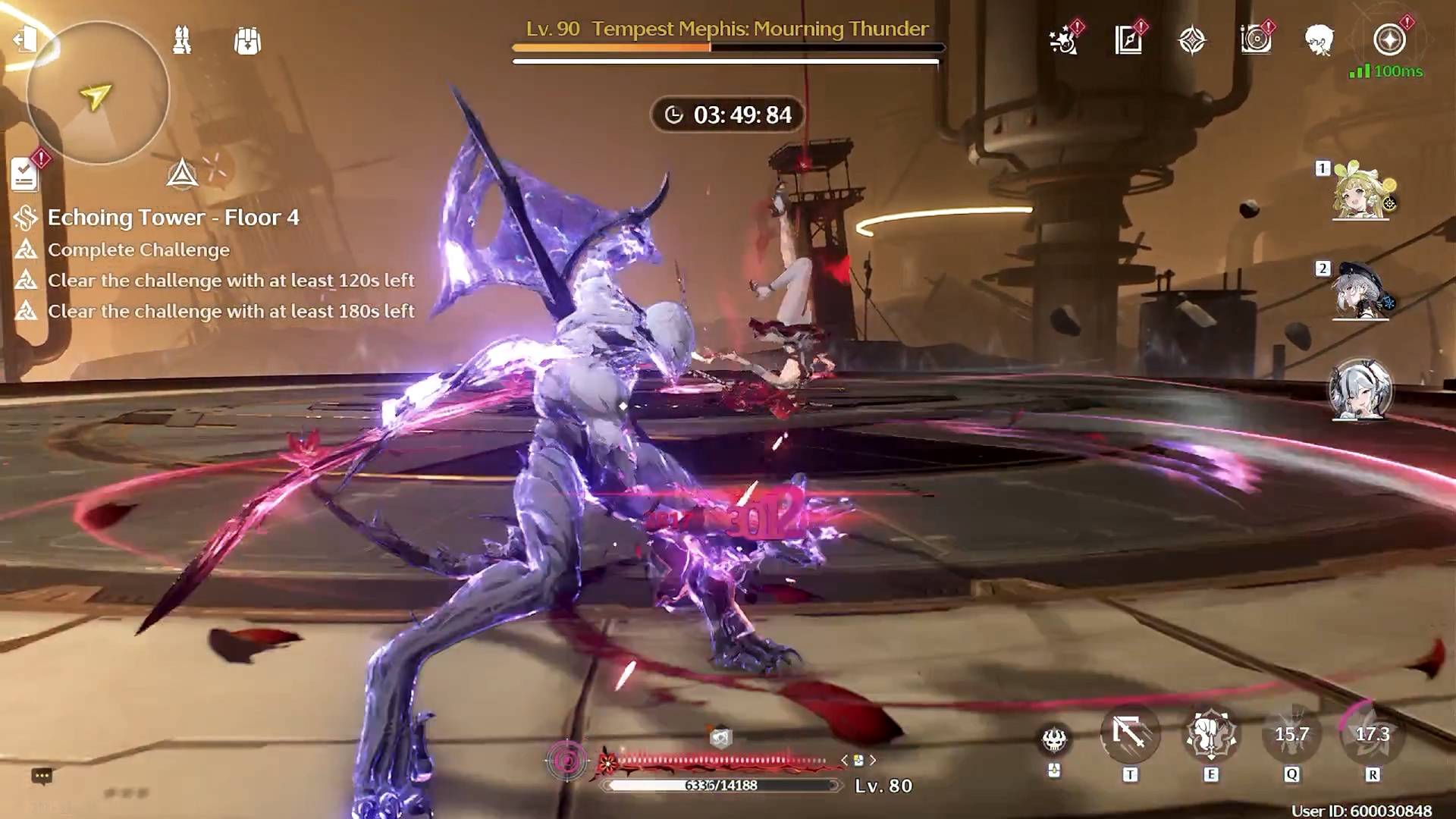The width and height of the screenshot is (1456, 819).
Task: Open the terminal menu circle icon
Action: pos(1389,40)
